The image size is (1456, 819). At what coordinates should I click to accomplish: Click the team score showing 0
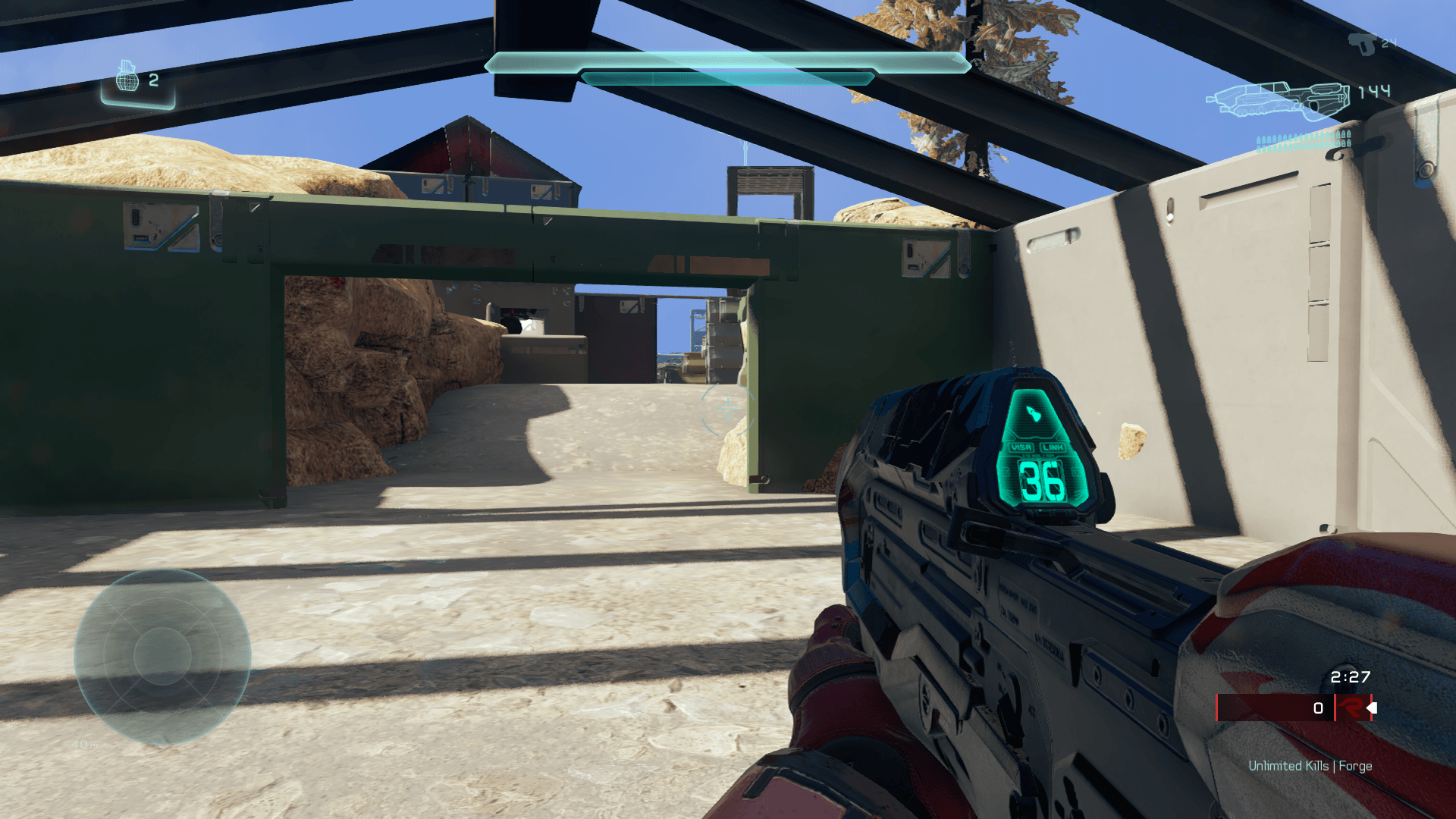[x=1317, y=708]
